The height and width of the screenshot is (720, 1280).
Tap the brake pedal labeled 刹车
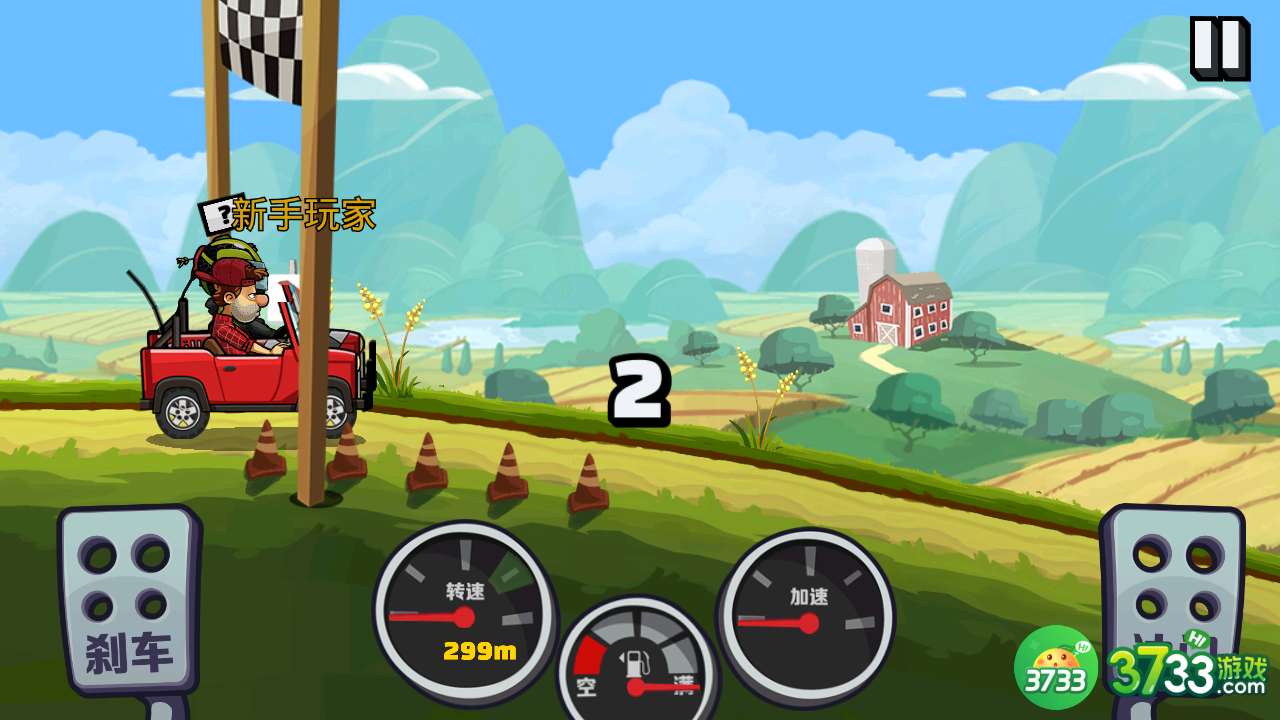(x=128, y=602)
